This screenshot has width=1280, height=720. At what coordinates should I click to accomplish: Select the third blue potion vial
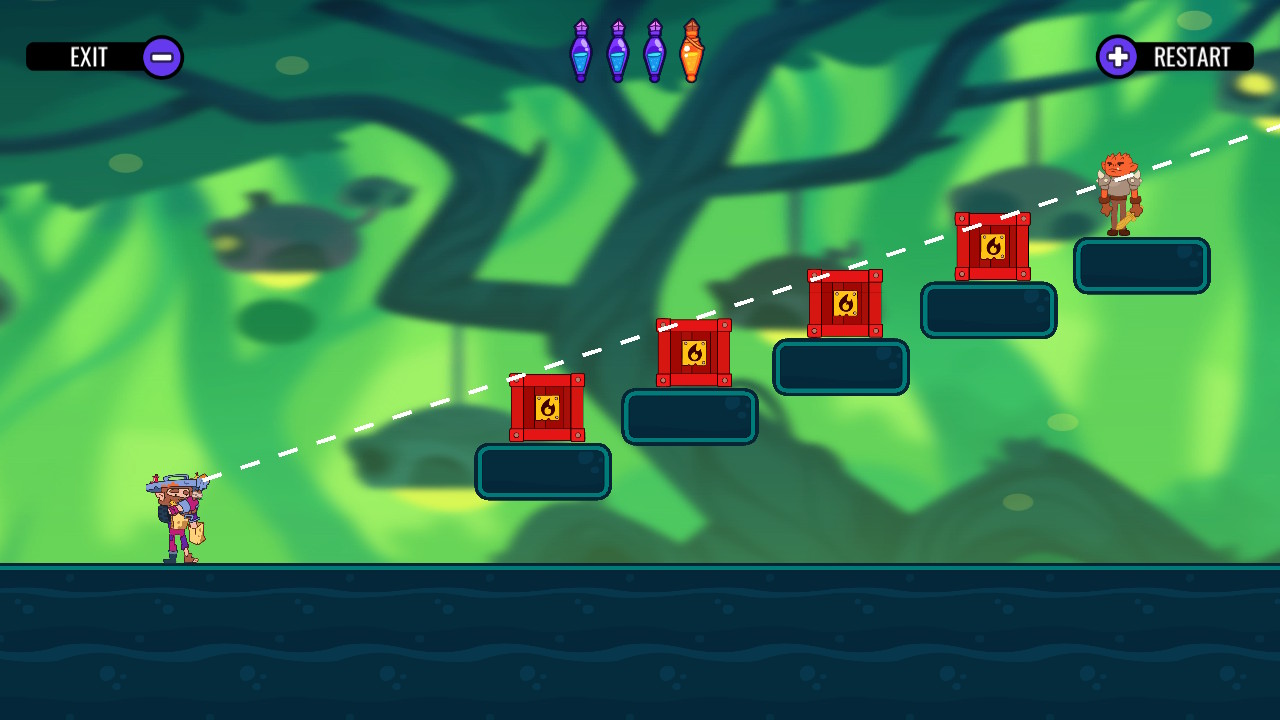(653, 48)
